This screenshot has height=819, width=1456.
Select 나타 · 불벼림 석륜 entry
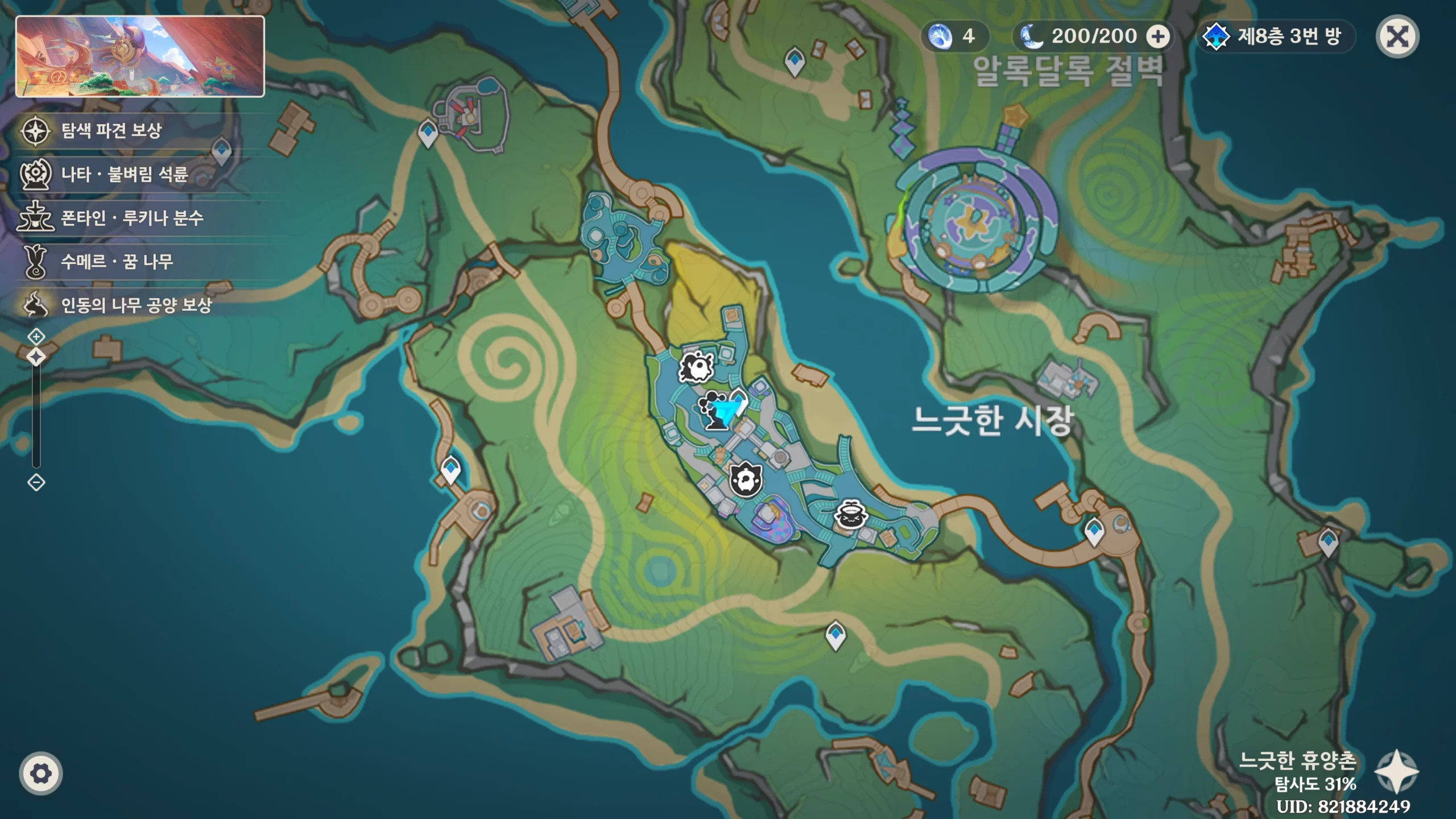pos(124,173)
